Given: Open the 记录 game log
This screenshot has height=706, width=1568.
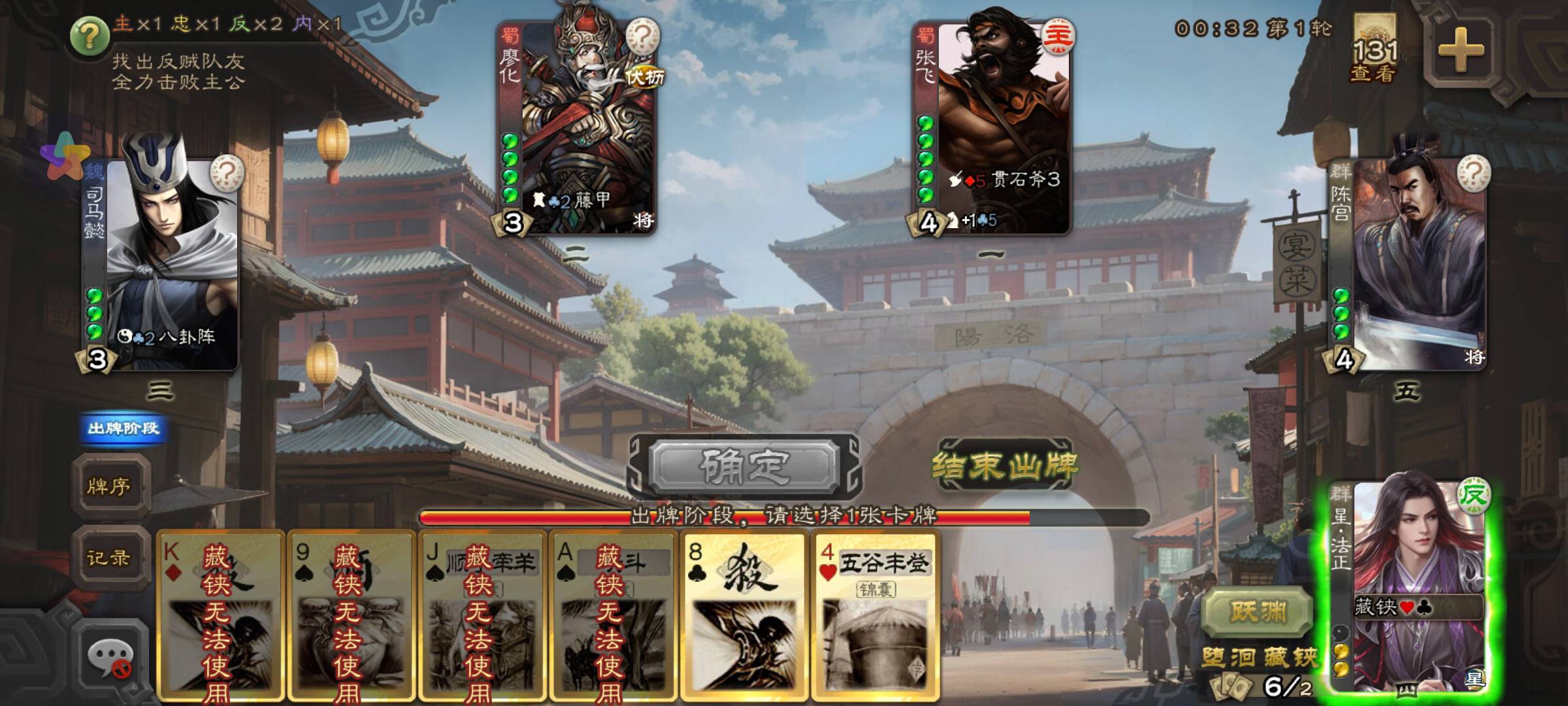Looking at the screenshot, I should tap(109, 558).
